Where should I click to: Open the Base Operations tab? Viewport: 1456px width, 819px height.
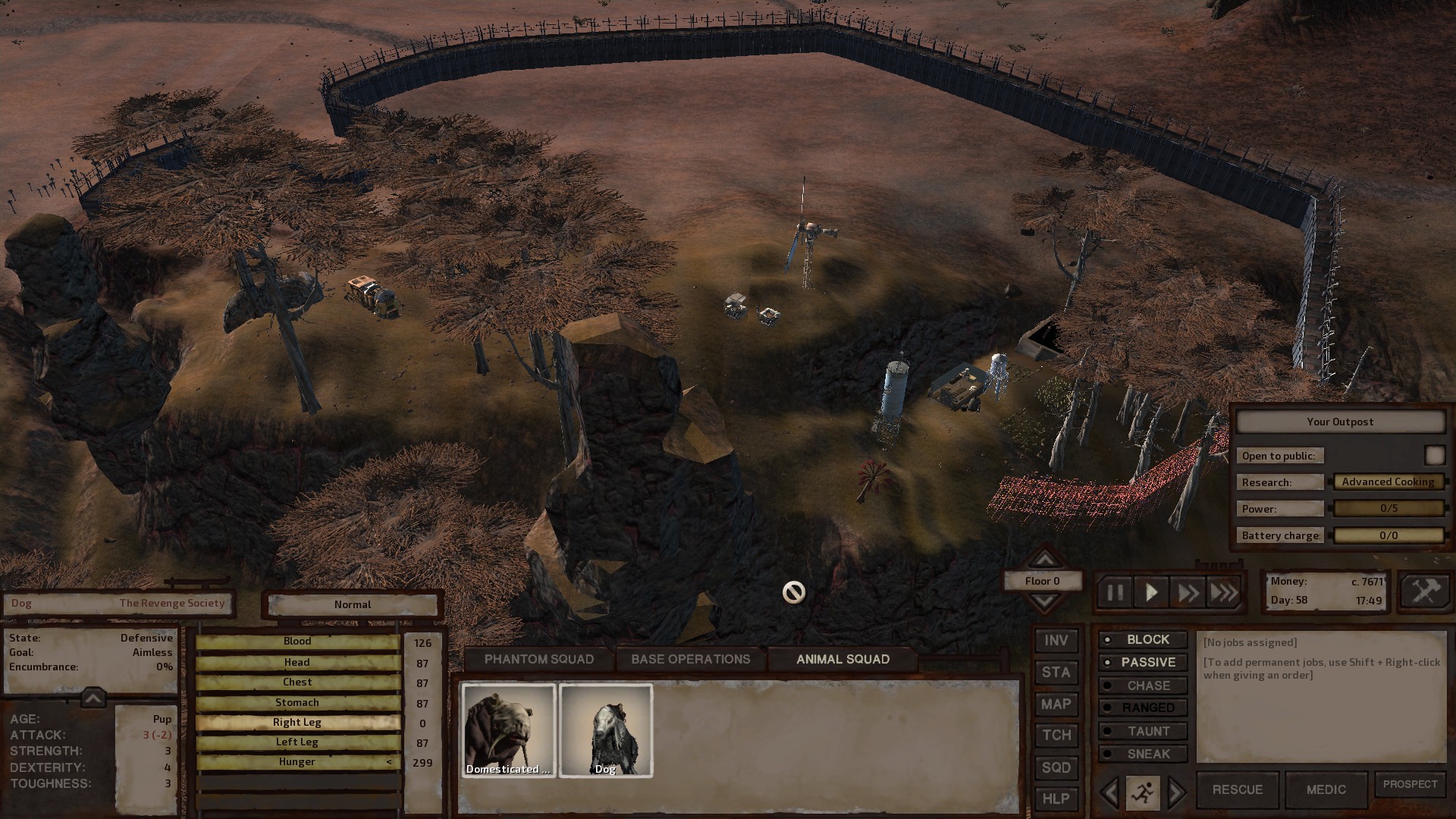[690, 659]
